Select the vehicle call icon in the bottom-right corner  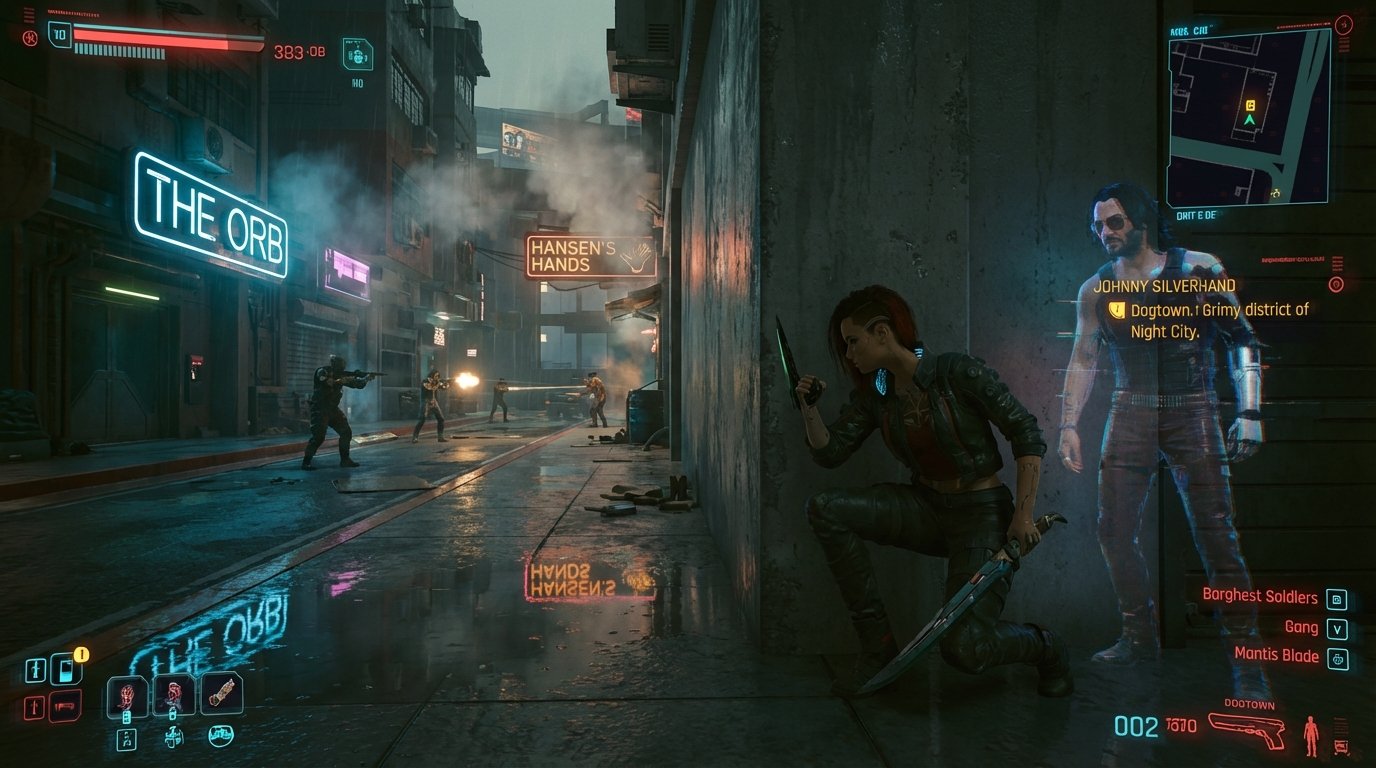(x=1341, y=743)
